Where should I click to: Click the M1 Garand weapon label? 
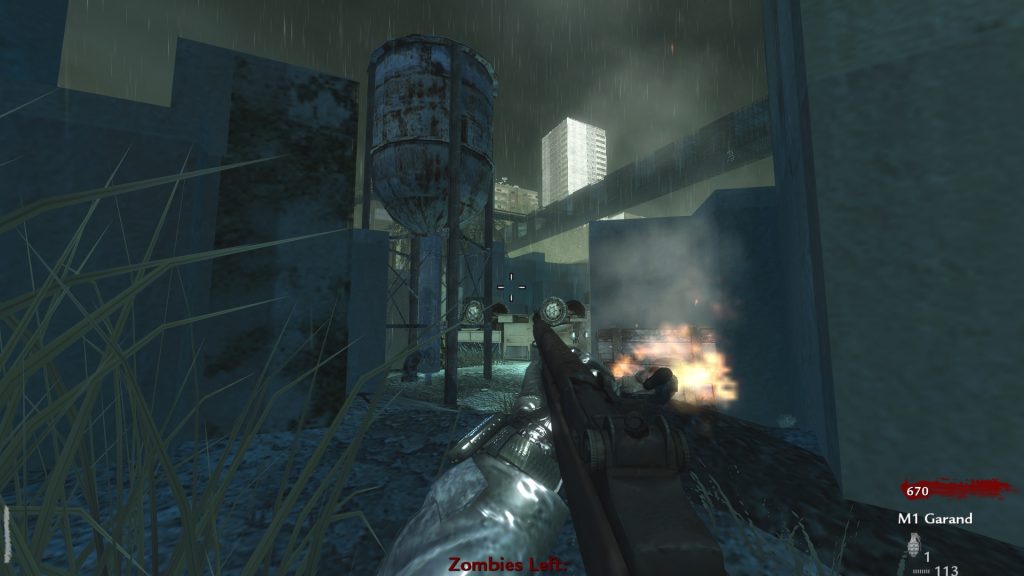point(934,519)
